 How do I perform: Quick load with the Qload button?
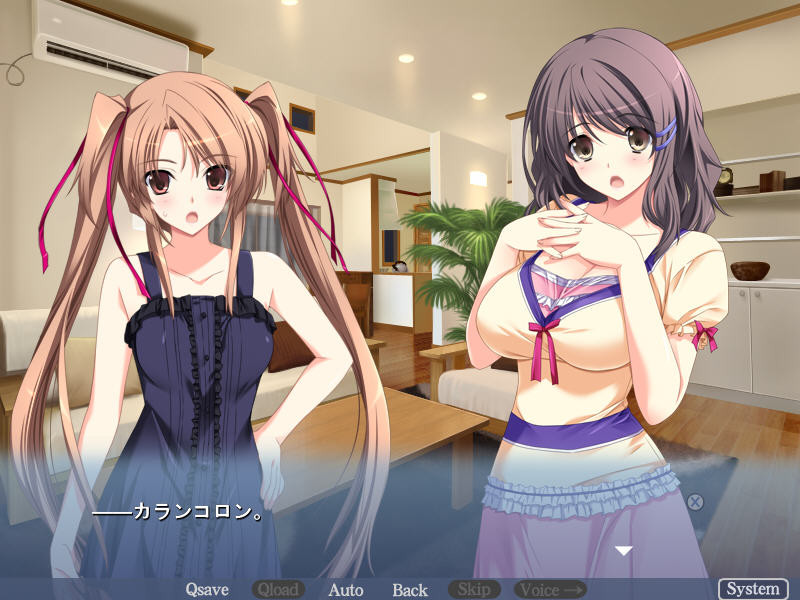point(277,590)
